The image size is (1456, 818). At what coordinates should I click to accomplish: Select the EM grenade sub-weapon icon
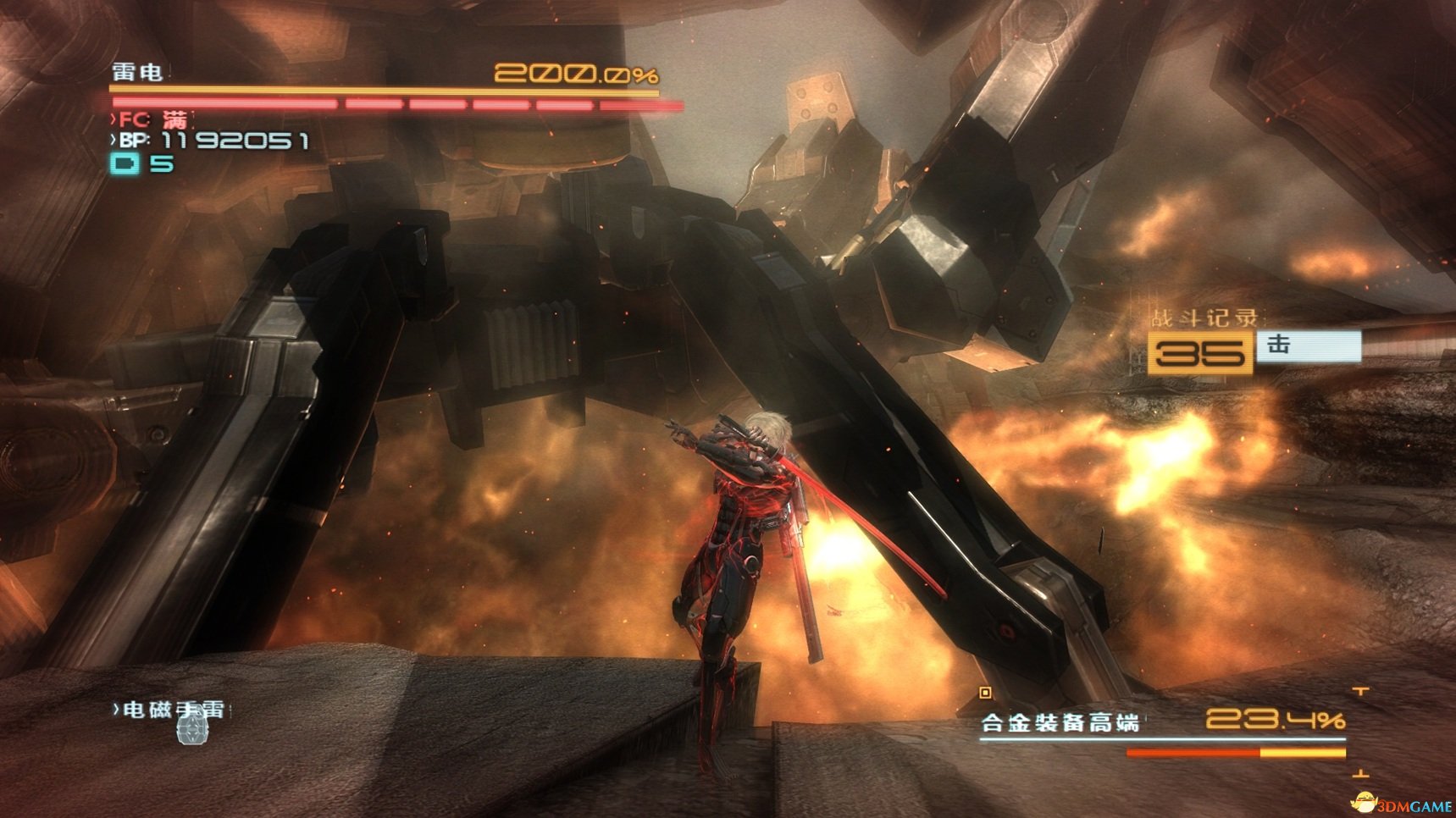click(192, 729)
